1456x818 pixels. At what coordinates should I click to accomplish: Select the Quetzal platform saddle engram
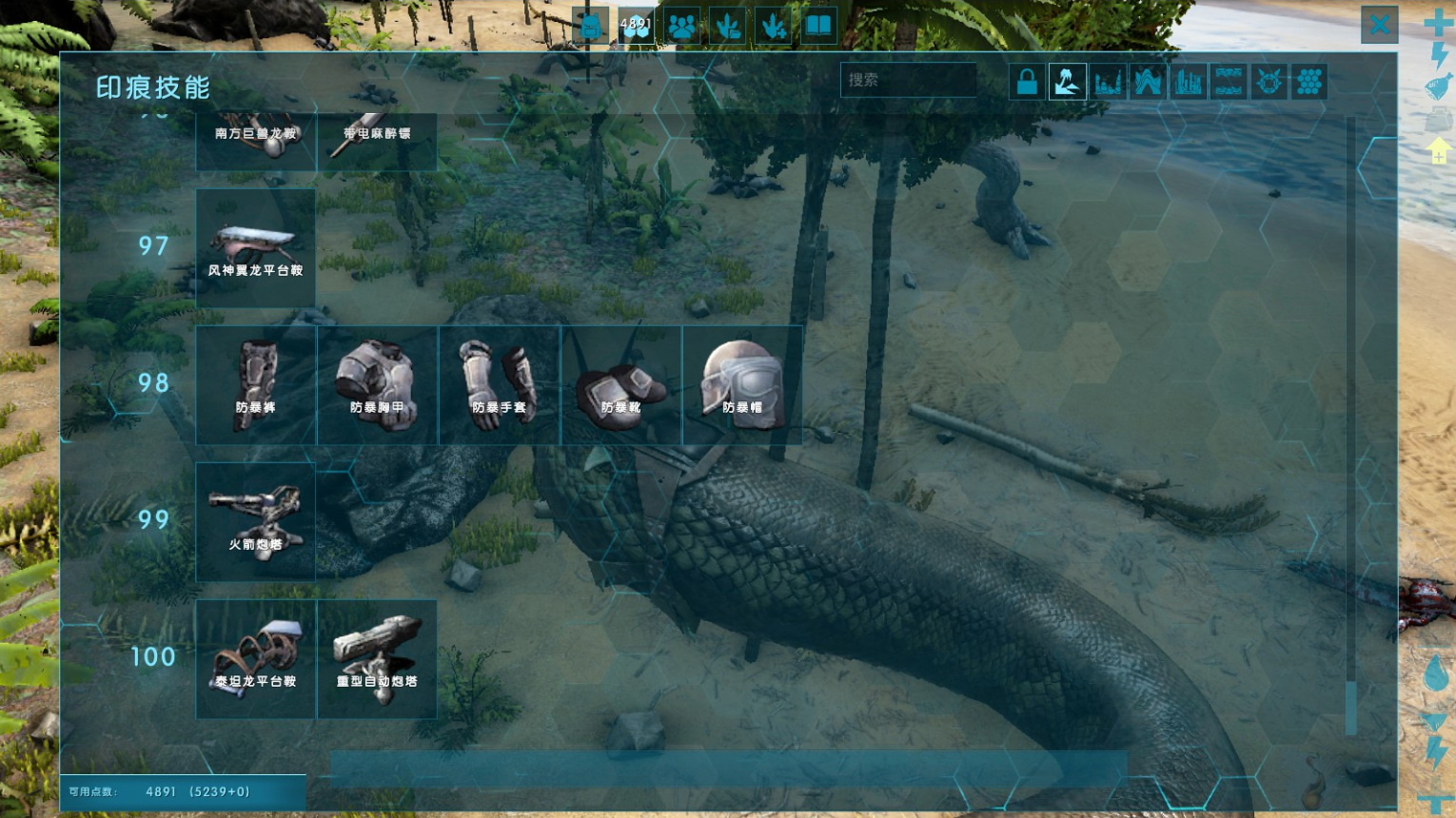(255, 247)
